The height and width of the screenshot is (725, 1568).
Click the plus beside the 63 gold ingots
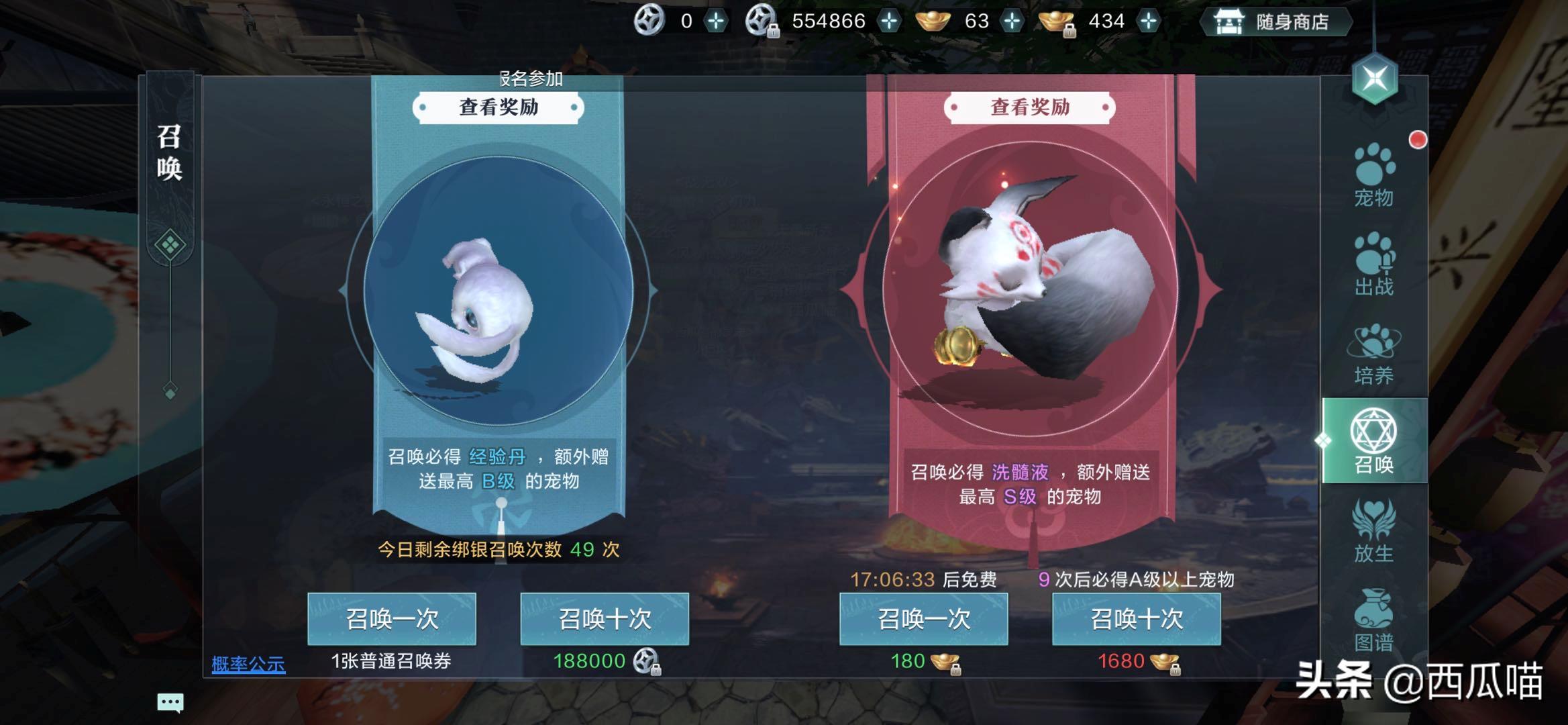(1014, 21)
